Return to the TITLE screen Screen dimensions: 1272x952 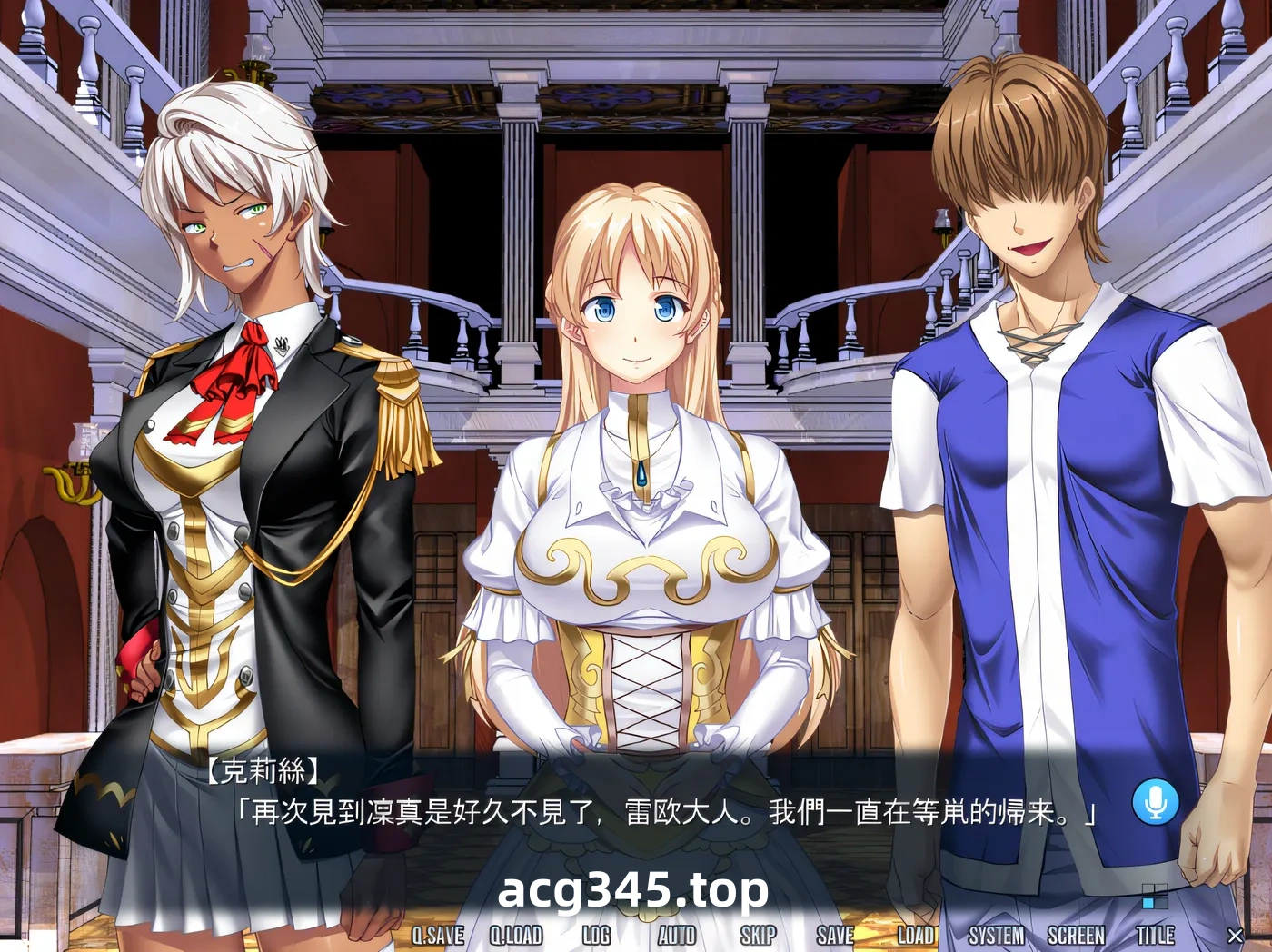[x=1156, y=935]
